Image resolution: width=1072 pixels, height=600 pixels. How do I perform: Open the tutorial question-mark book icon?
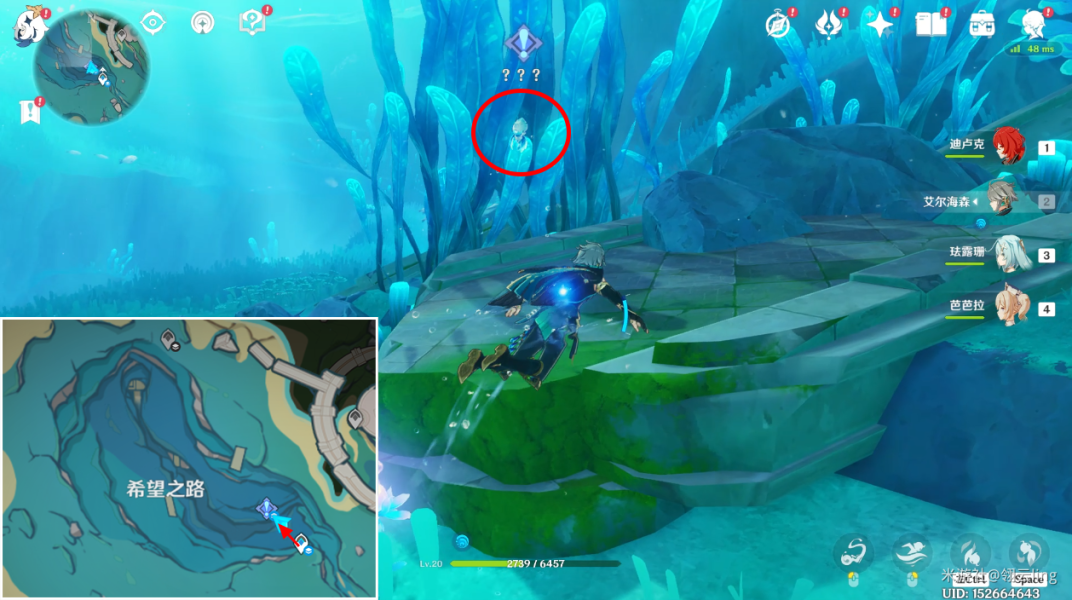tap(253, 23)
